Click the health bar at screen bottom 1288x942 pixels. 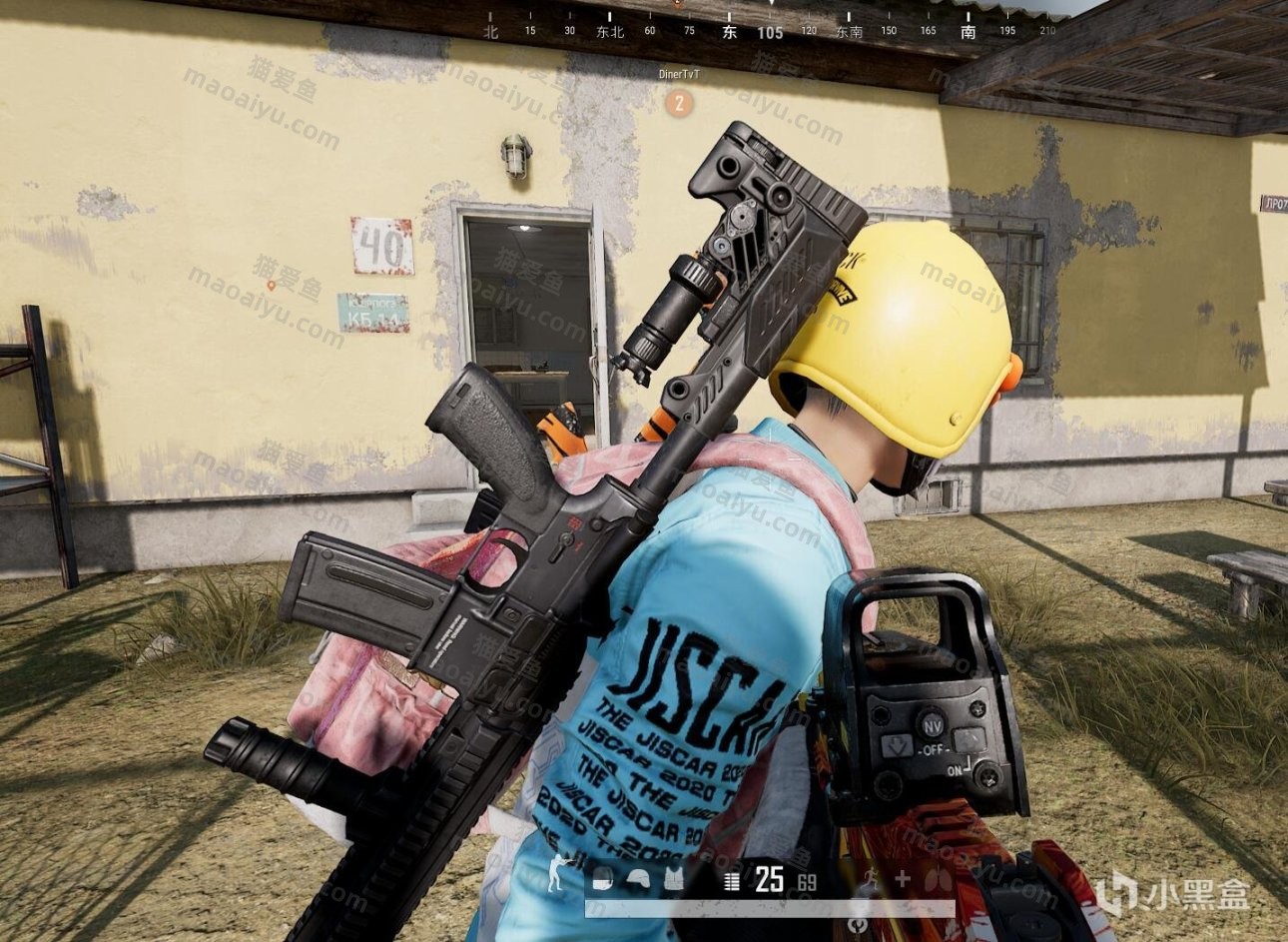[769, 907]
